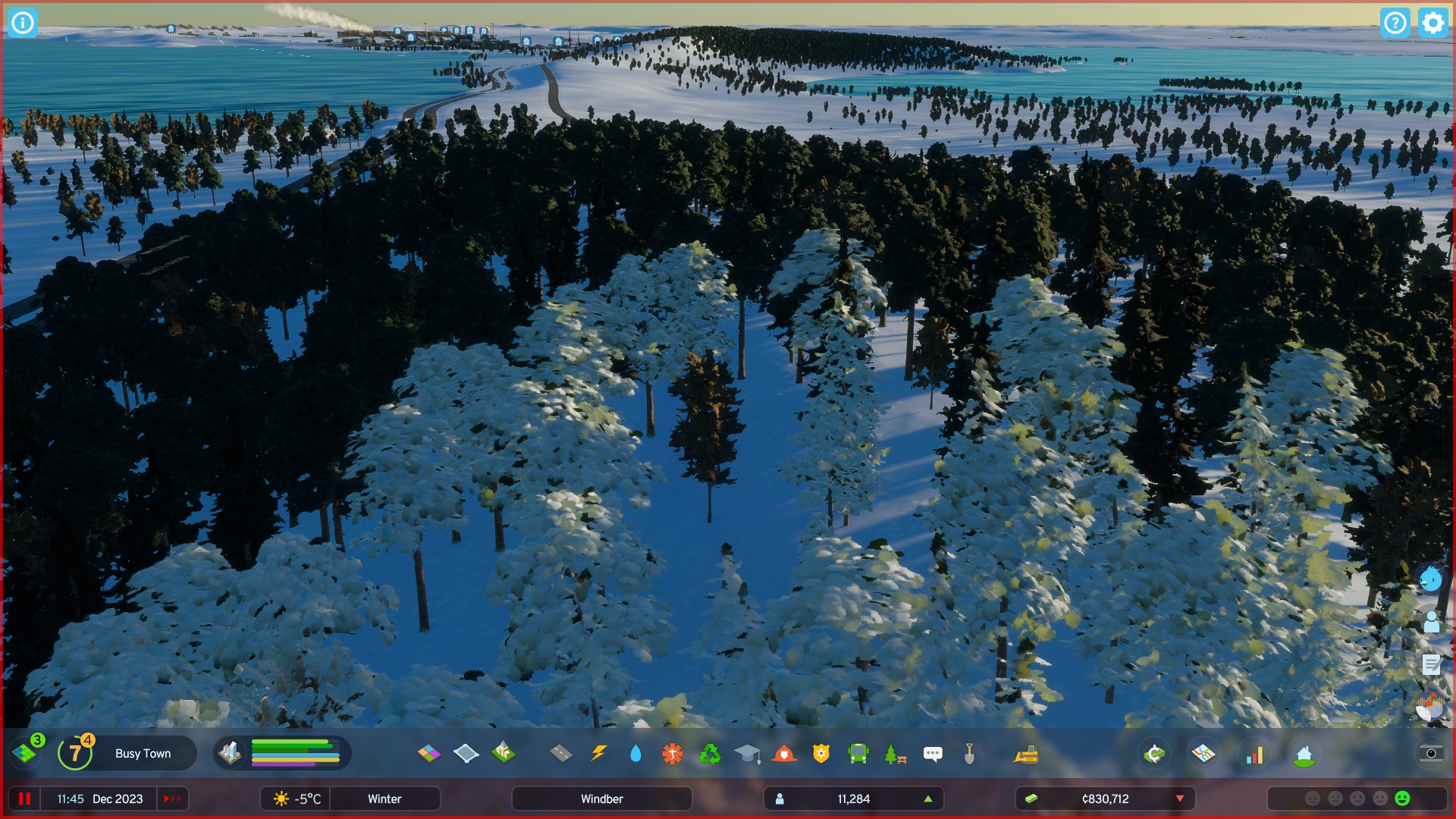The width and height of the screenshot is (1456, 819).
Task: Expand population details beside 11,284
Action: 927,799
